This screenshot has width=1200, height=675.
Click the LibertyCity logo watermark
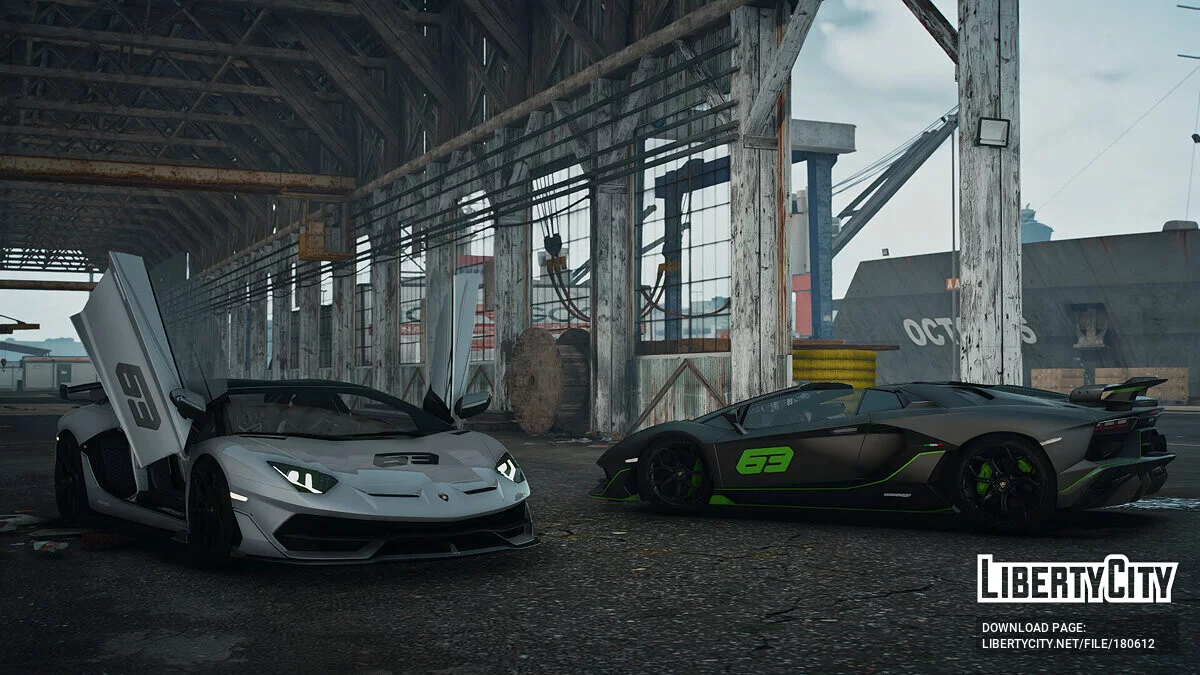click(1077, 579)
